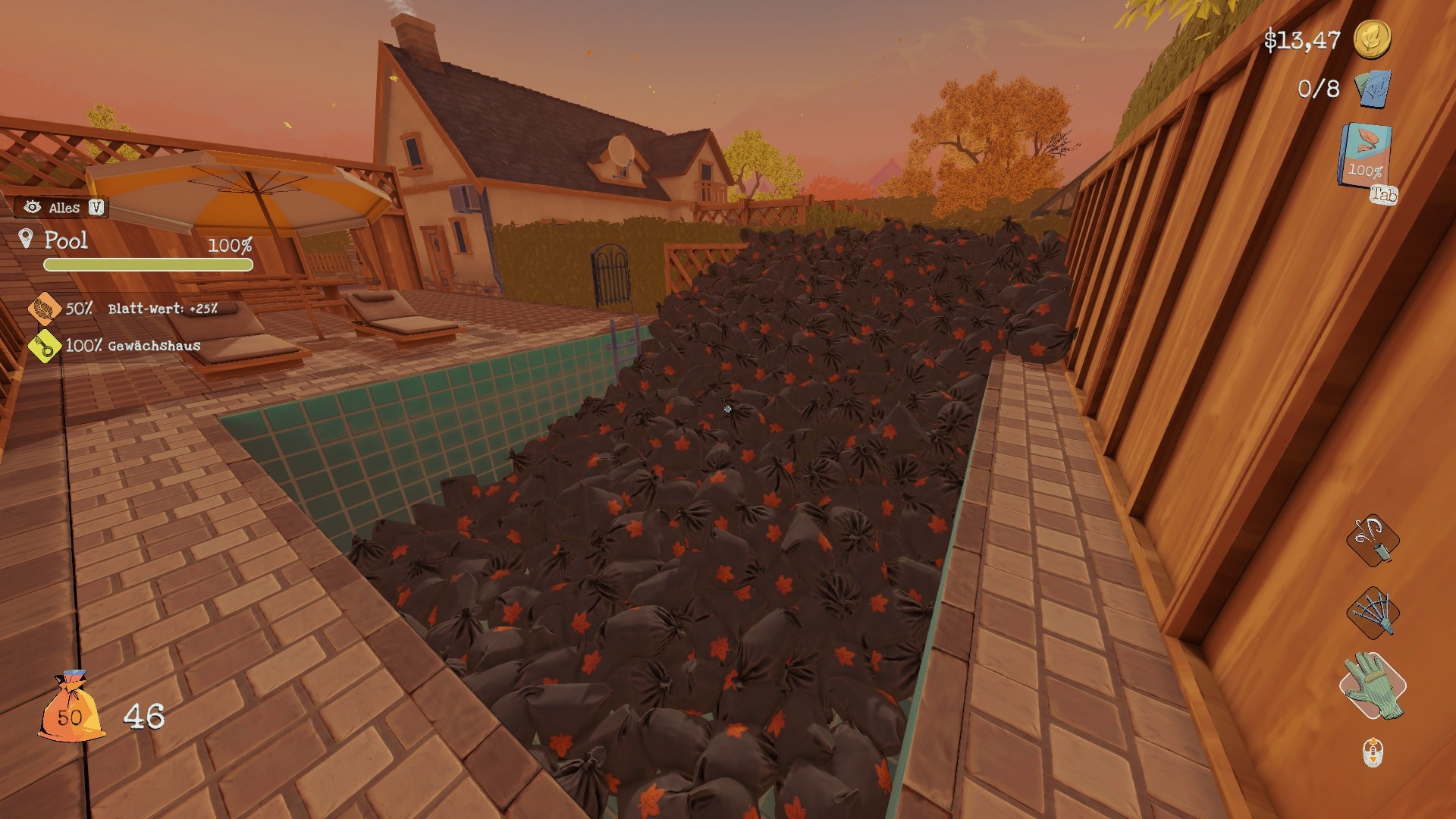The height and width of the screenshot is (819, 1456).
Task: Select the Blatt-Wert leaf bonus icon
Action: [x=45, y=309]
